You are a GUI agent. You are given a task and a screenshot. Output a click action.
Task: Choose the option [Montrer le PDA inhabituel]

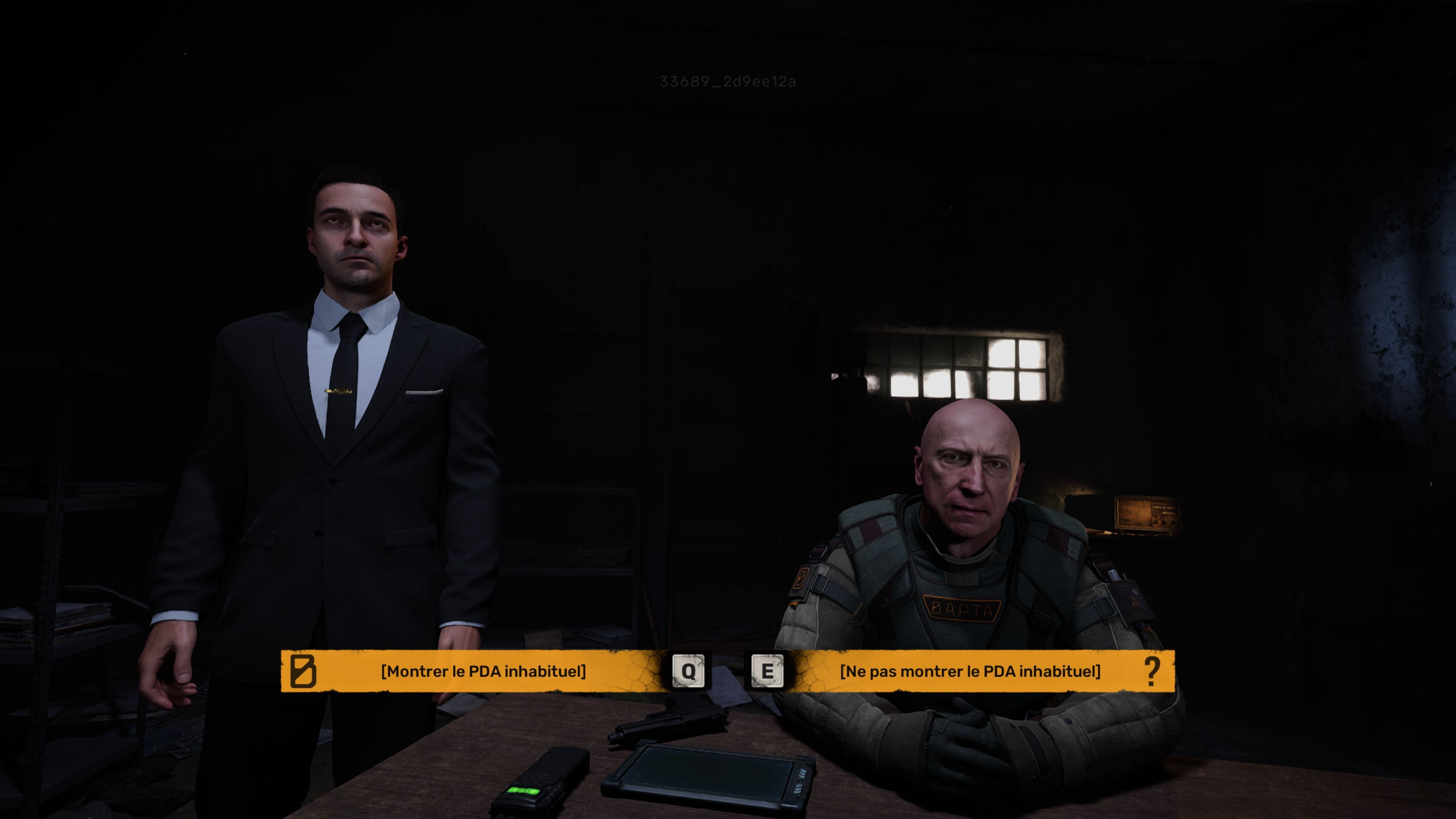tap(483, 672)
